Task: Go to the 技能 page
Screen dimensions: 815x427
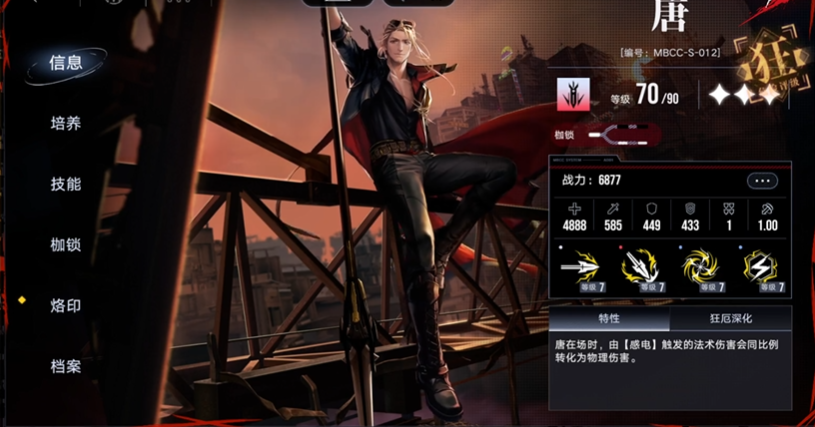Action: click(x=66, y=184)
